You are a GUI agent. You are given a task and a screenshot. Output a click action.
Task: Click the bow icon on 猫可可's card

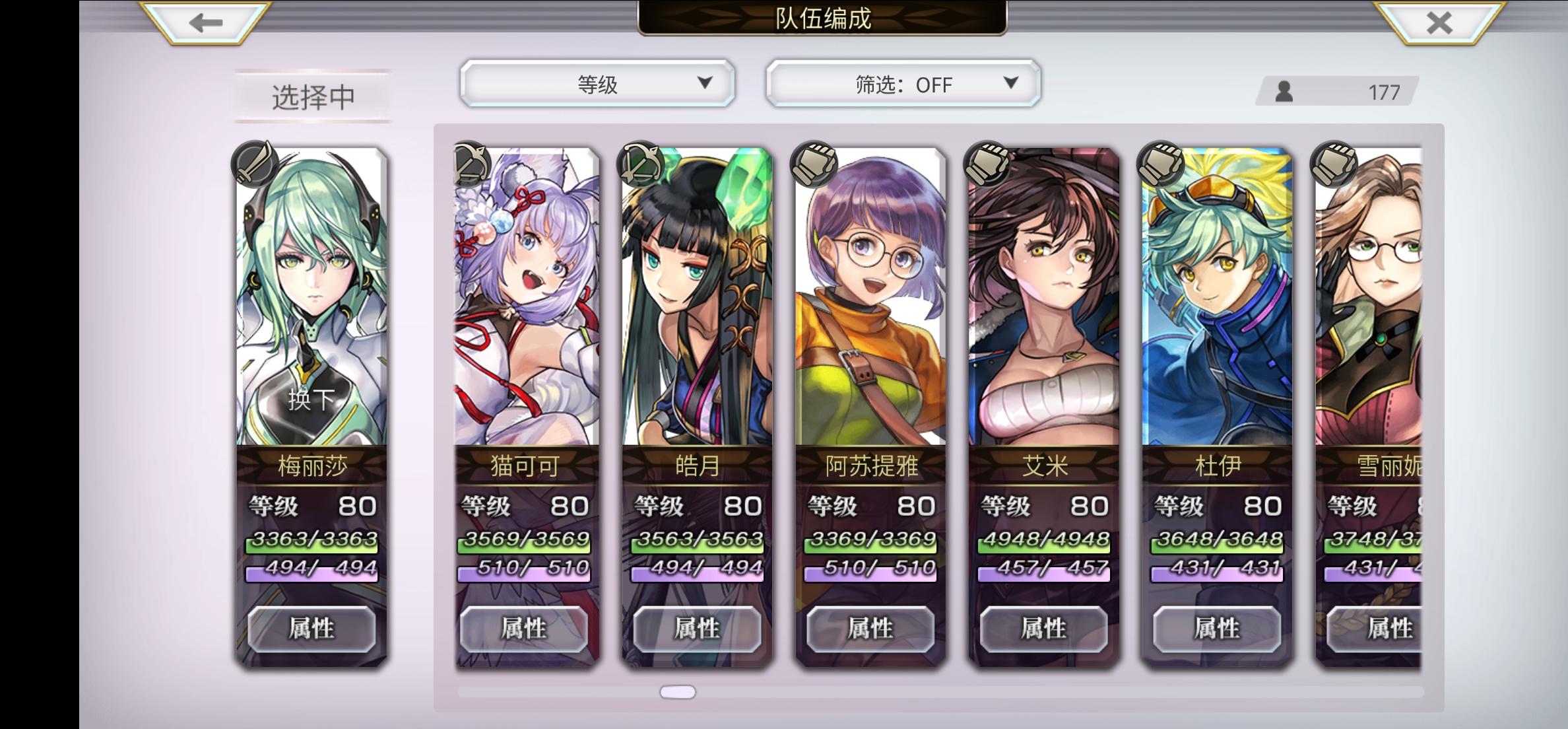pyautogui.click(x=472, y=164)
